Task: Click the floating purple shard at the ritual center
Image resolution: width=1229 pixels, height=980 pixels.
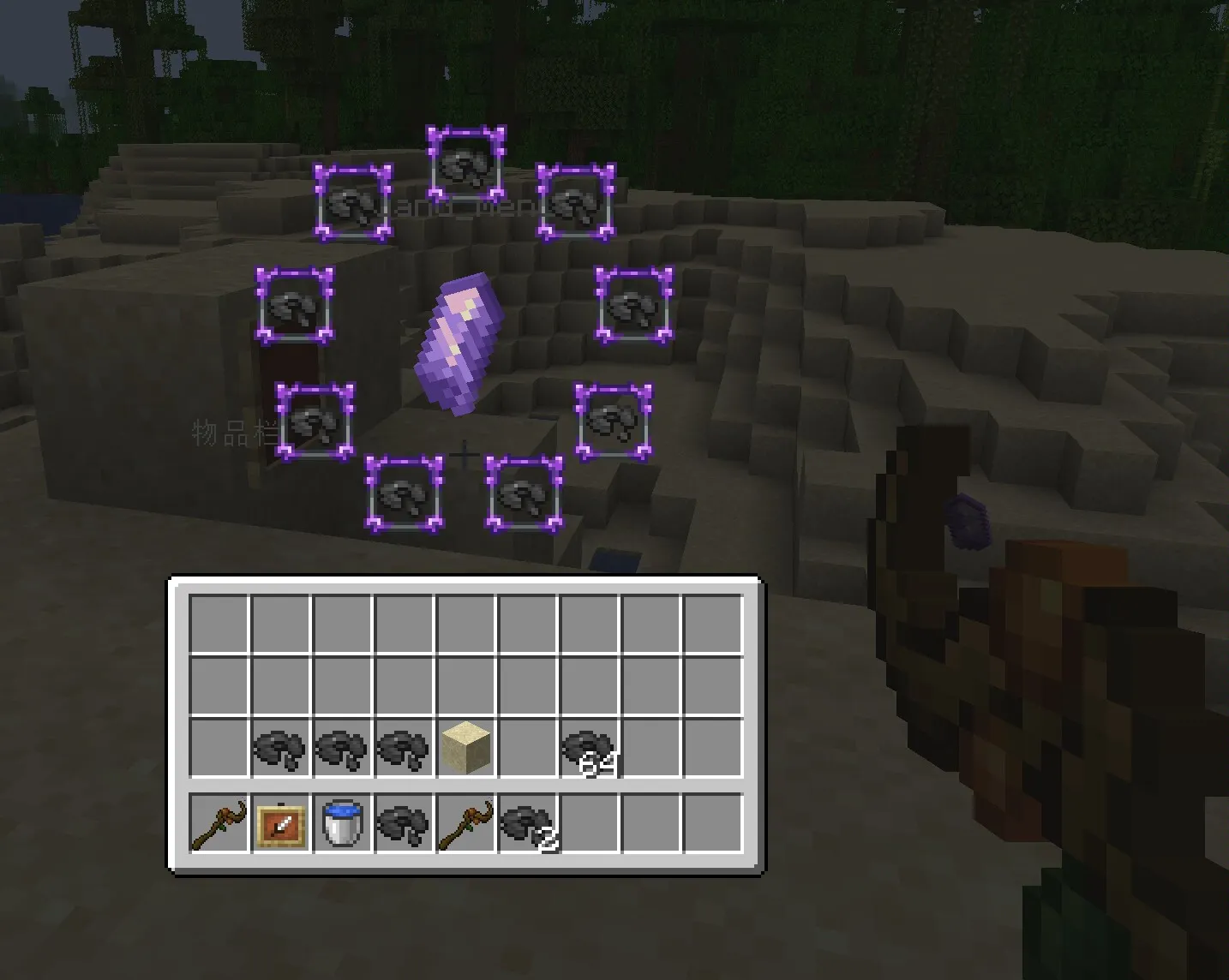Action: (460, 341)
